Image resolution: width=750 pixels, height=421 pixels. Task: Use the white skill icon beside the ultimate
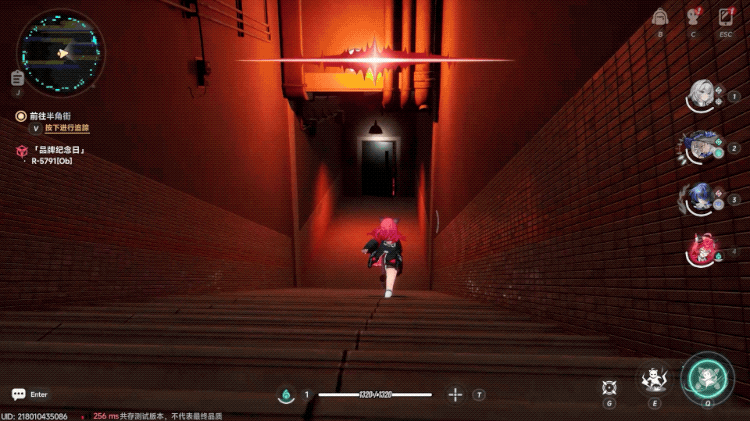[654, 380]
